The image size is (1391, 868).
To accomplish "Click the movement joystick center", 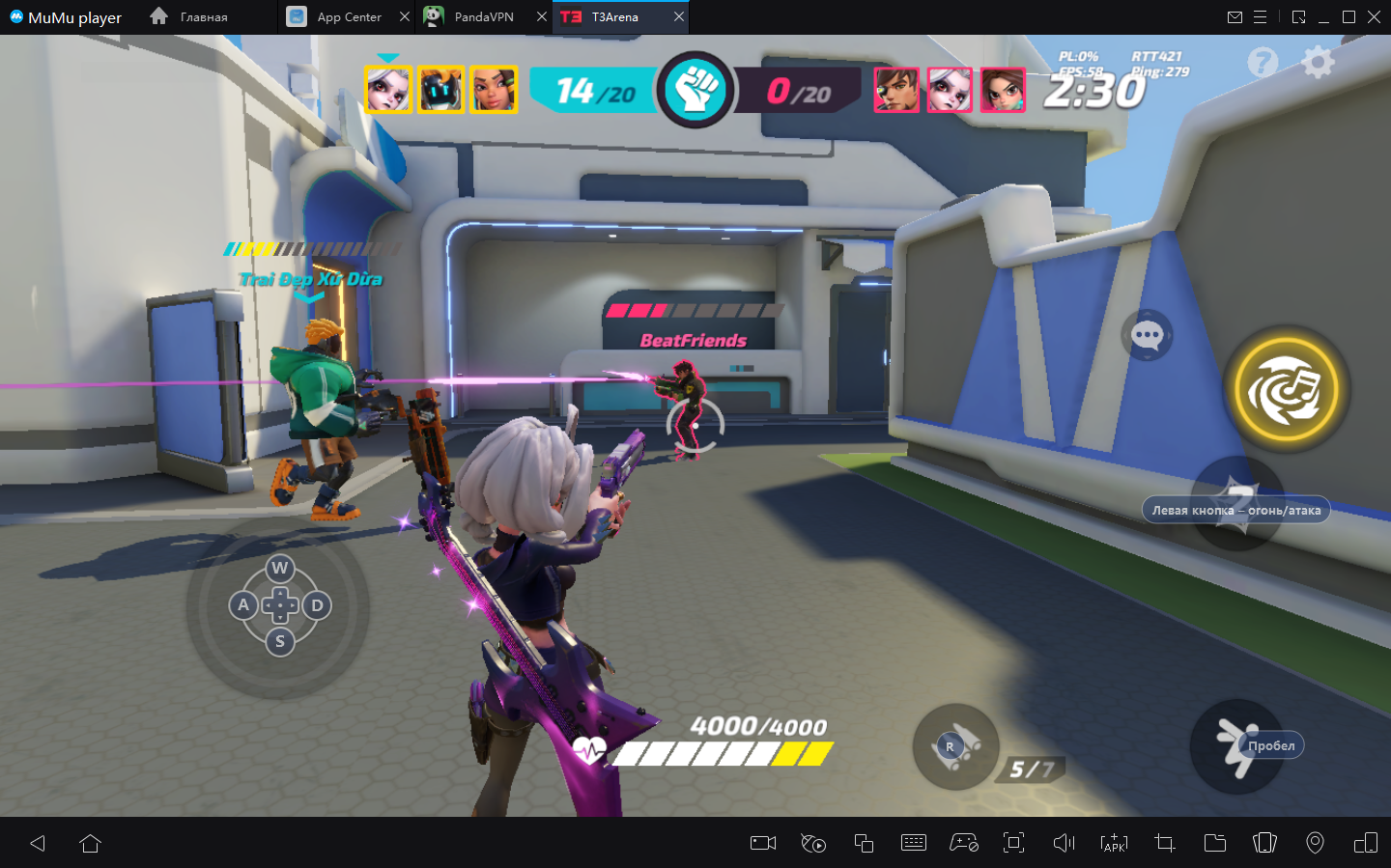I will [x=280, y=605].
